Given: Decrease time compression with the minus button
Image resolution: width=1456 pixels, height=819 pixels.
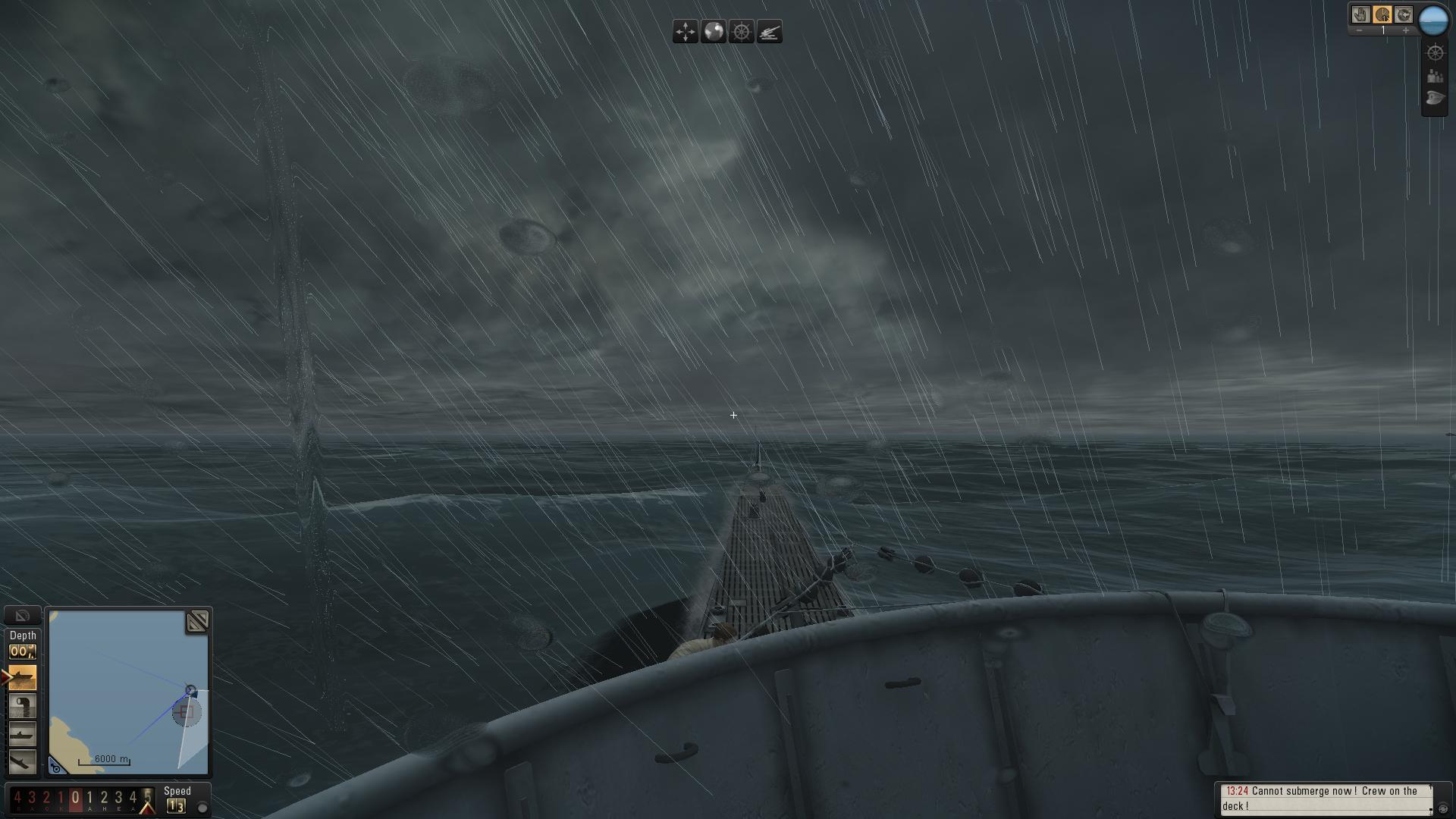Looking at the screenshot, I should pos(1360,30).
